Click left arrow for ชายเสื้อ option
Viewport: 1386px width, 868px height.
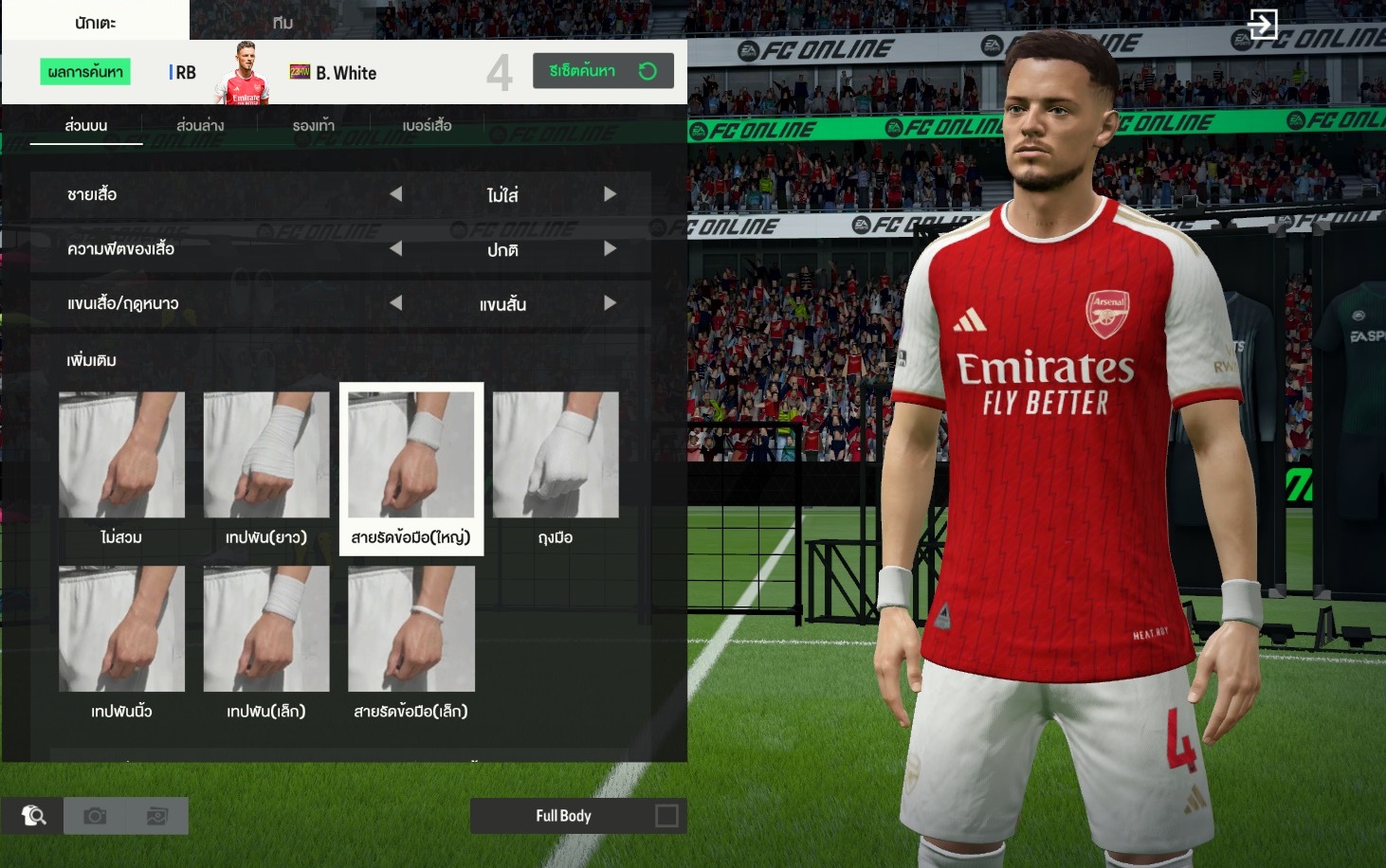click(x=396, y=194)
